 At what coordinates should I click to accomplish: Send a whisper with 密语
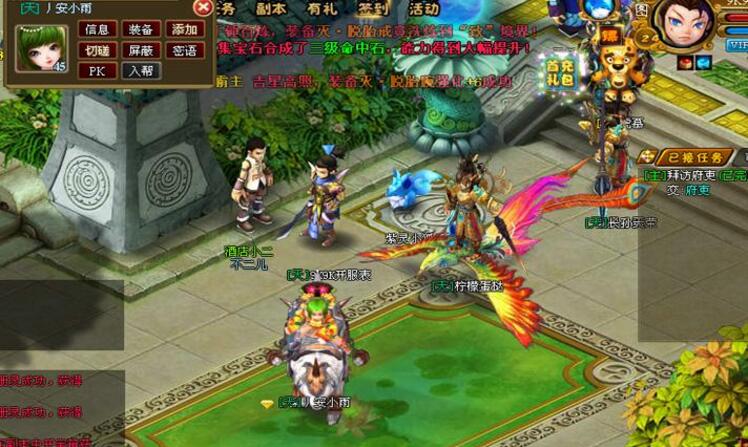(x=184, y=50)
